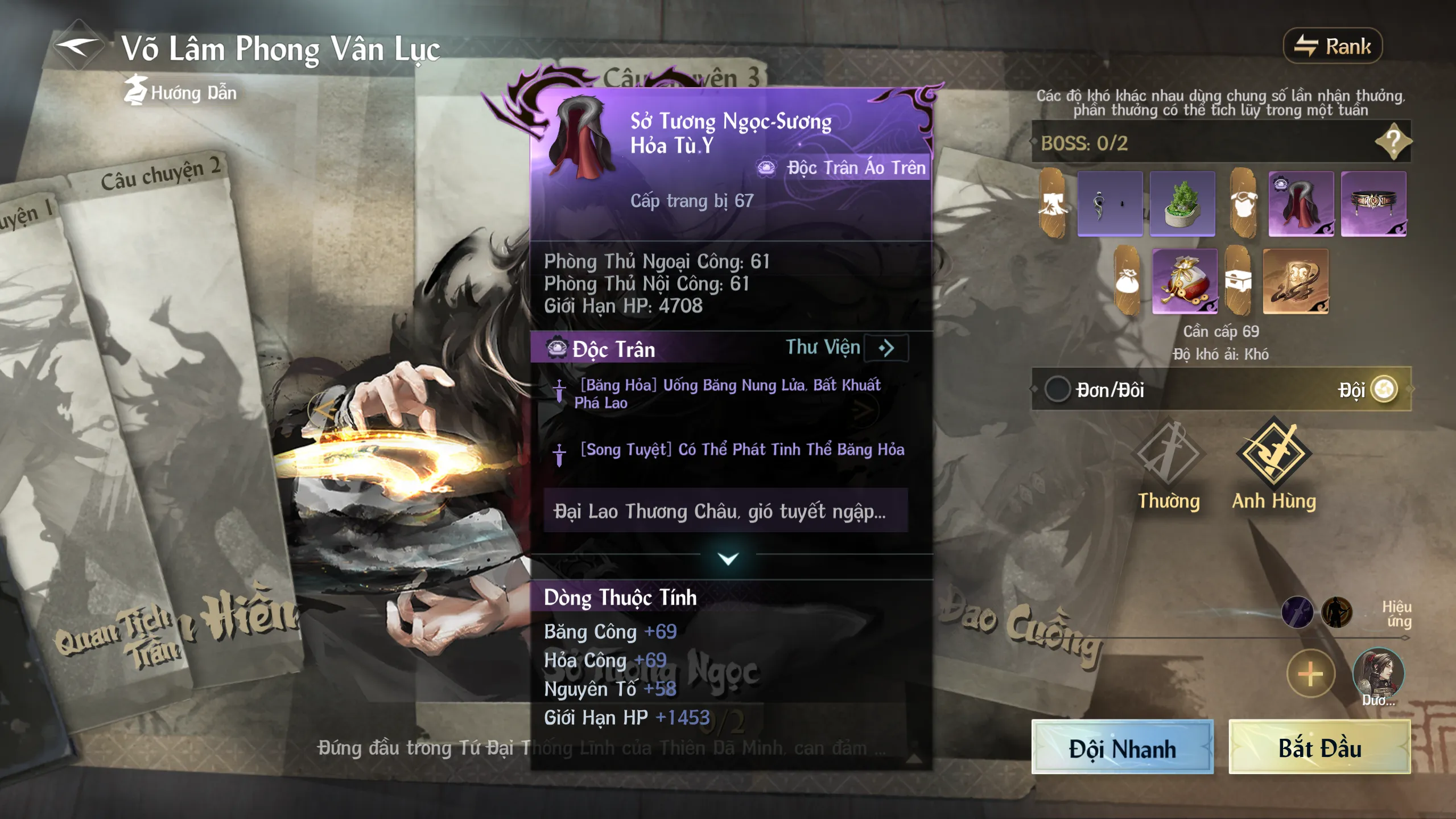Go back using the top-left arrow
Viewport: 1456px width, 819px height.
click(x=79, y=47)
